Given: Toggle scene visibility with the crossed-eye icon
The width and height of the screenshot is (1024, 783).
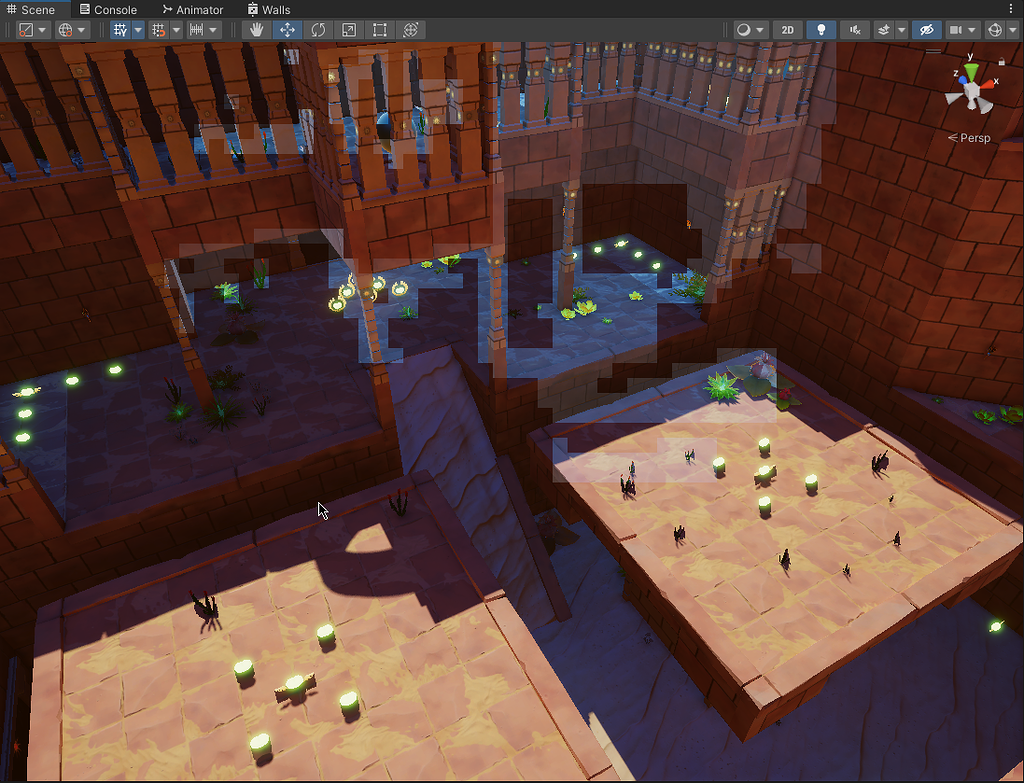Looking at the screenshot, I should click(x=926, y=30).
